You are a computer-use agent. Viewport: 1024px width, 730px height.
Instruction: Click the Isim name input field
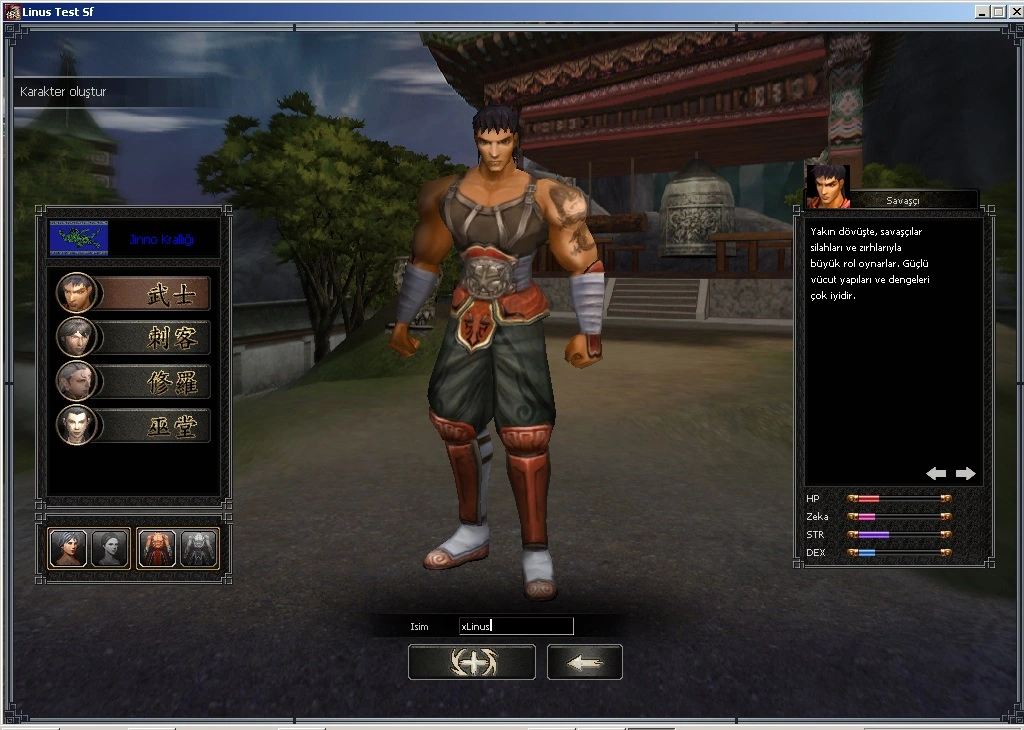[x=515, y=626]
